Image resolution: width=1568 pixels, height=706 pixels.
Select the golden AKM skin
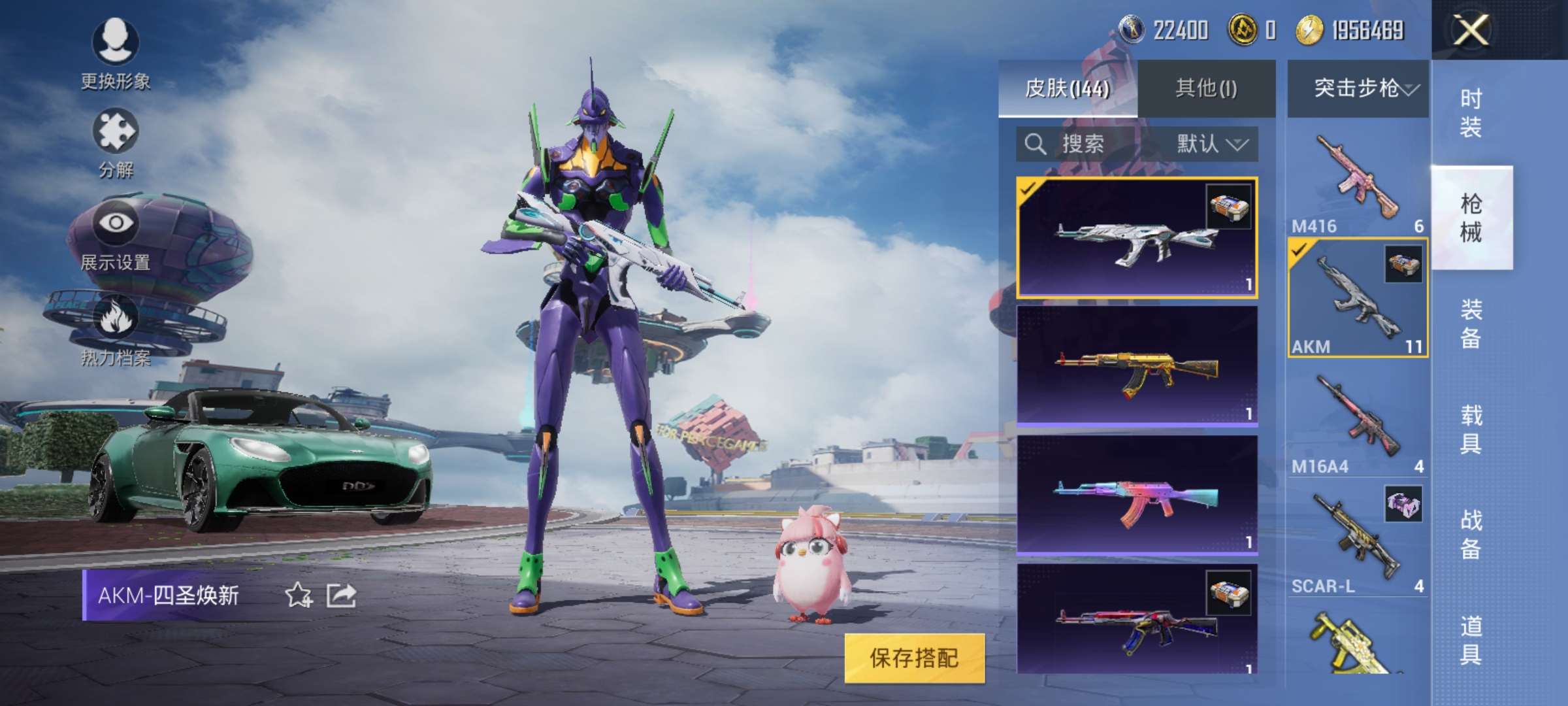coord(1137,366)
